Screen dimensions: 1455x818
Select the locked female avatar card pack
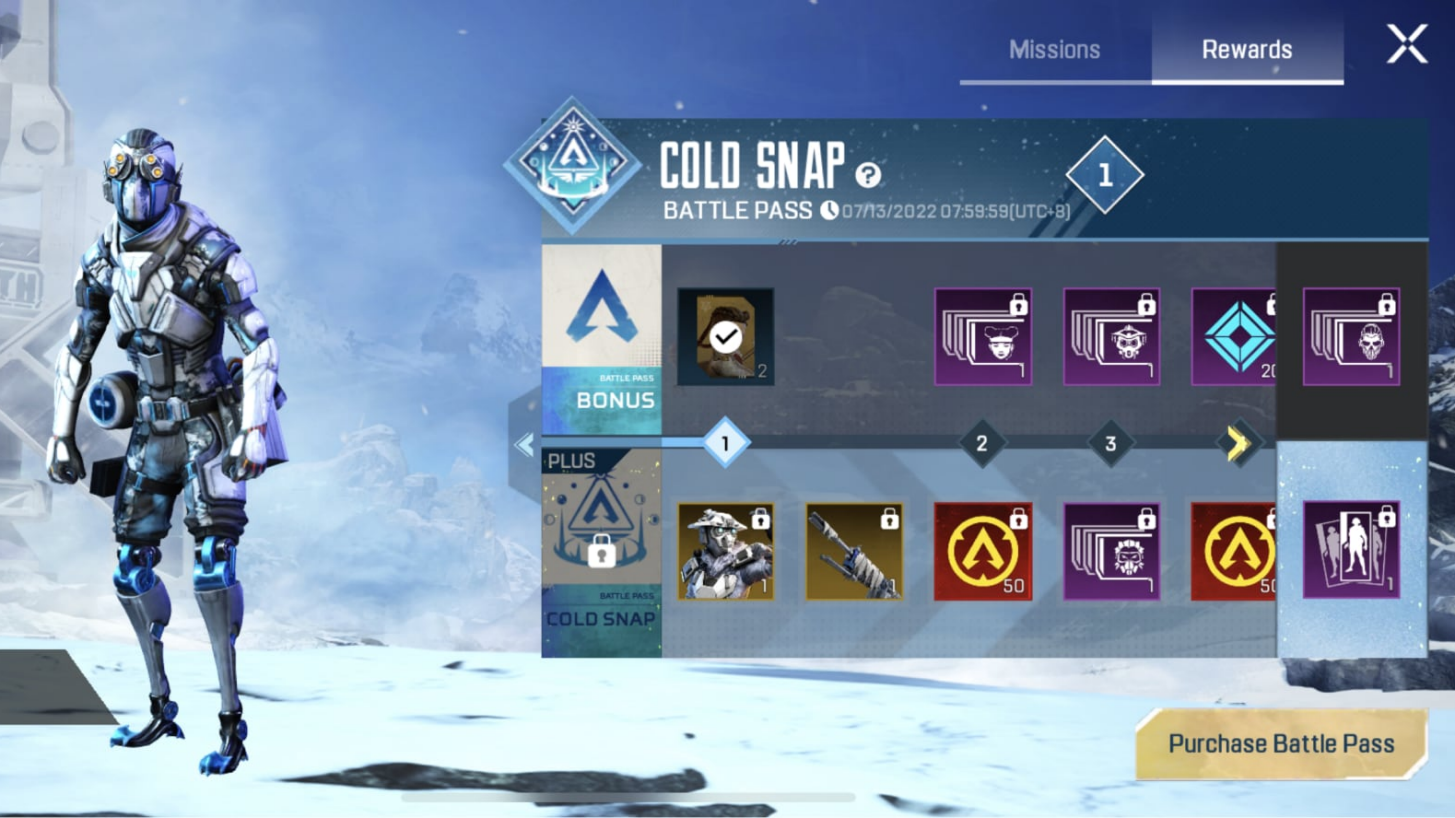click(x=981, y=336)
